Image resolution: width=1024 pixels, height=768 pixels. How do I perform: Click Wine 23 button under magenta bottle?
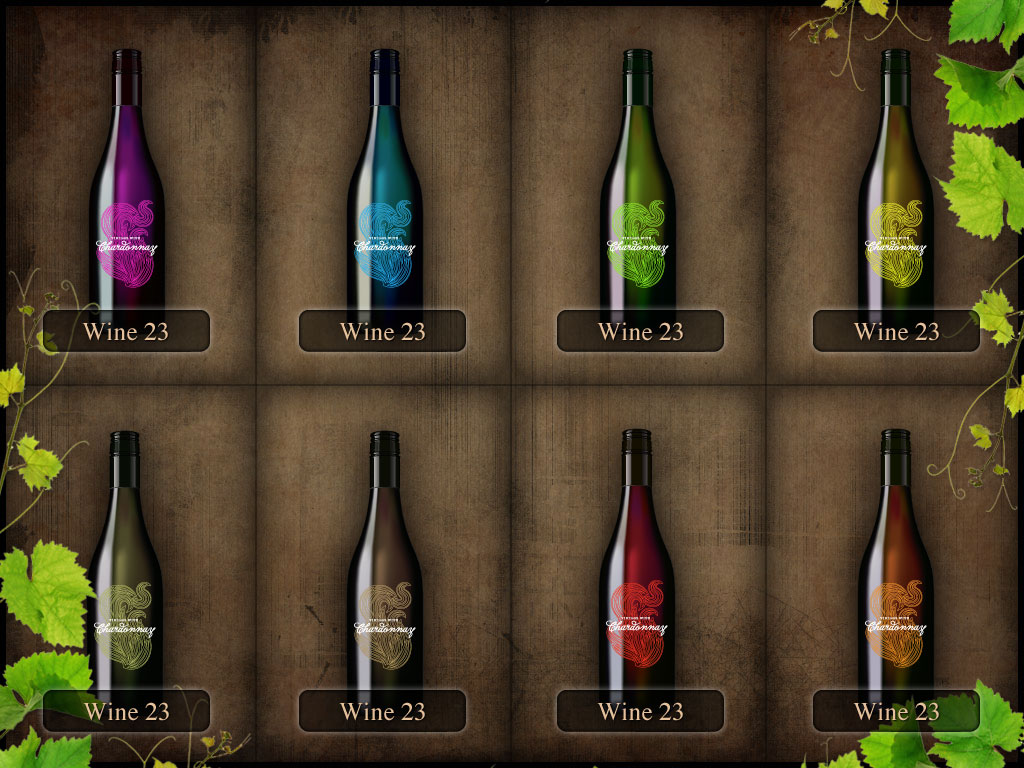click(126, 331)
